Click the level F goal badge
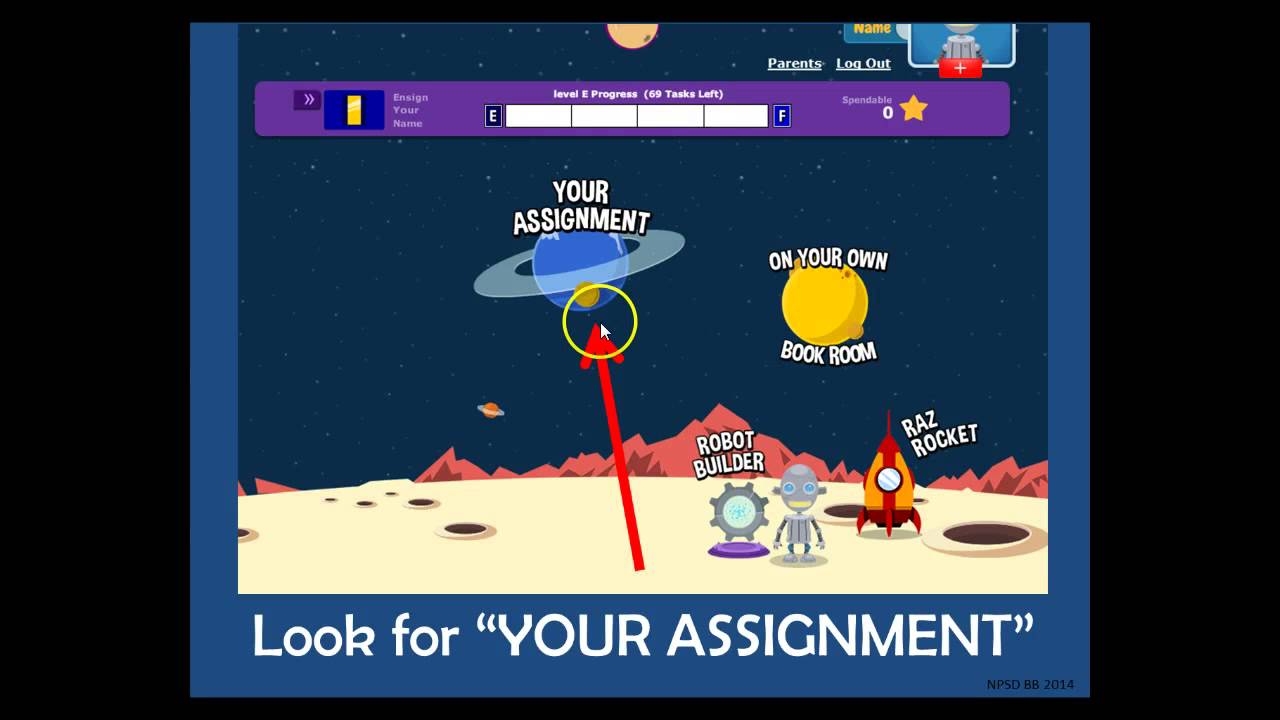Viewport: 1280px width, 720px height. 782,116
